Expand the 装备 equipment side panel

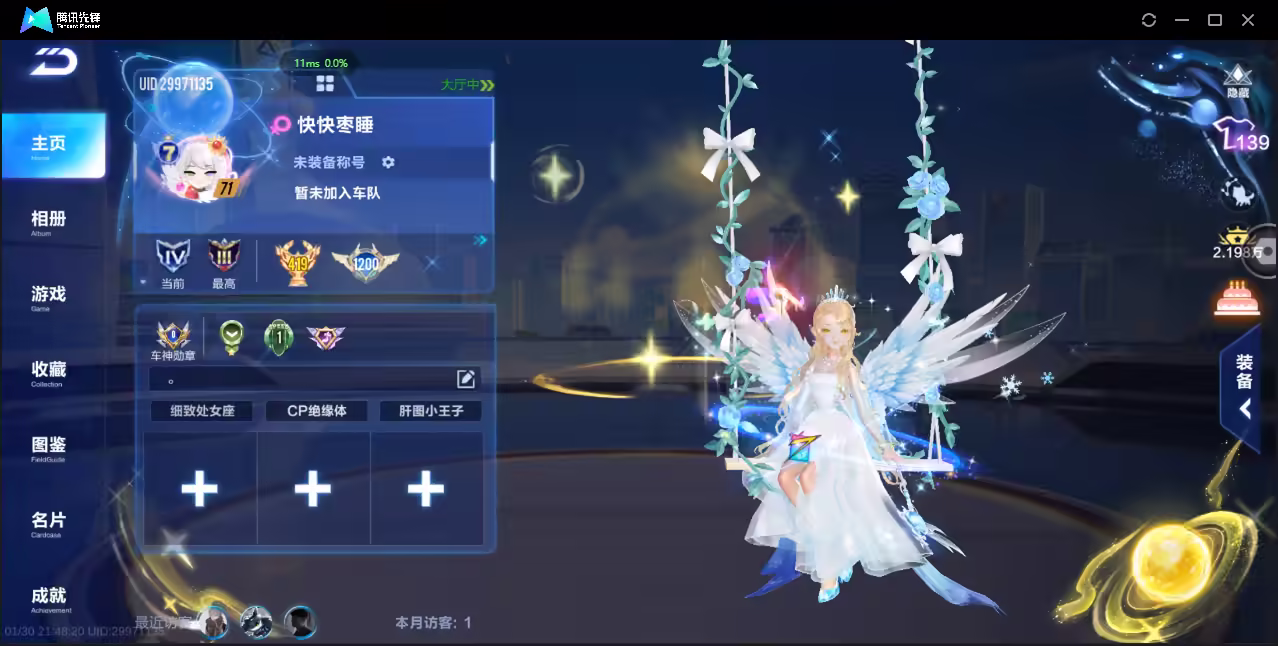tap(1243, 388)
